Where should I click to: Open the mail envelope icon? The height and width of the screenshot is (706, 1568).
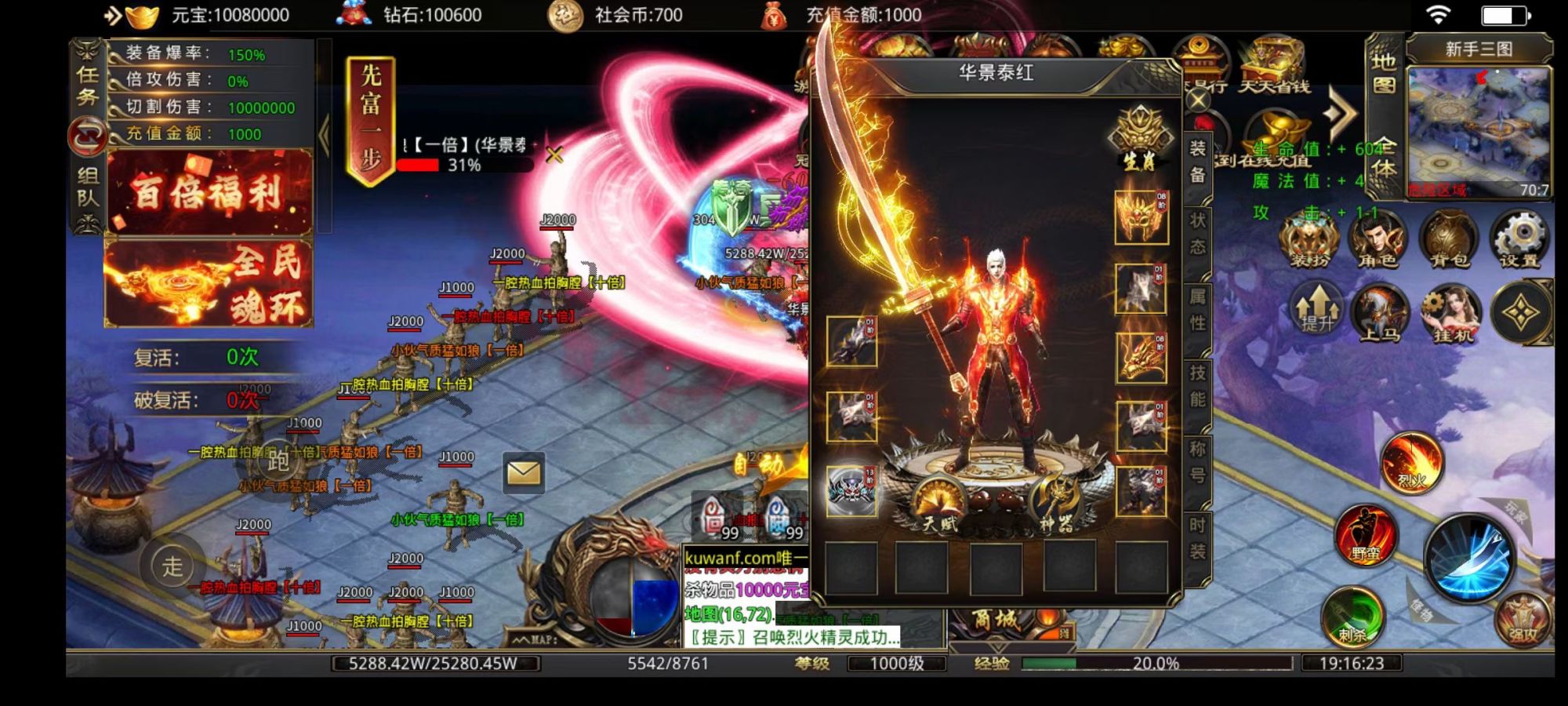523,472
